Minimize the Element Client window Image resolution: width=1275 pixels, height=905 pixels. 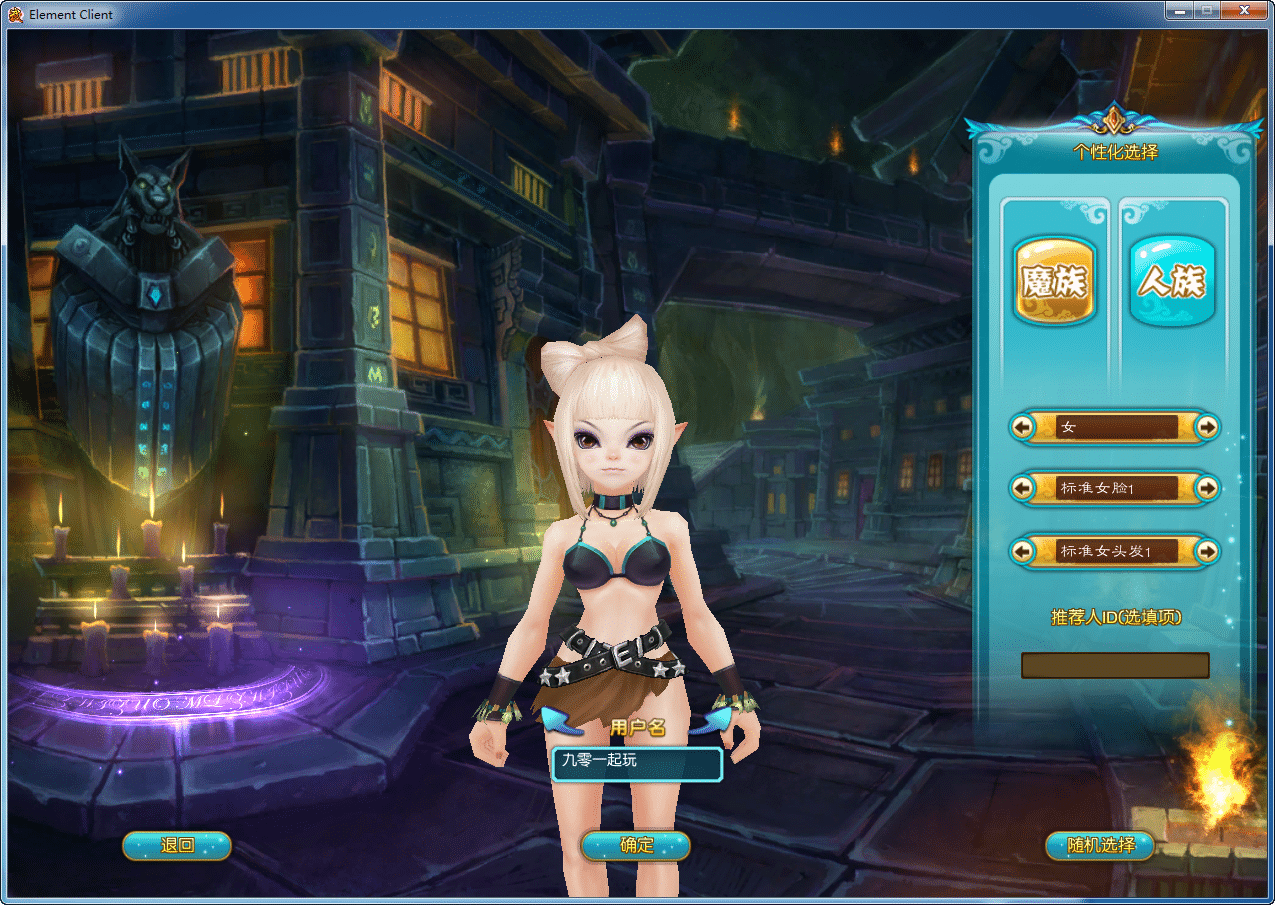1180,10
